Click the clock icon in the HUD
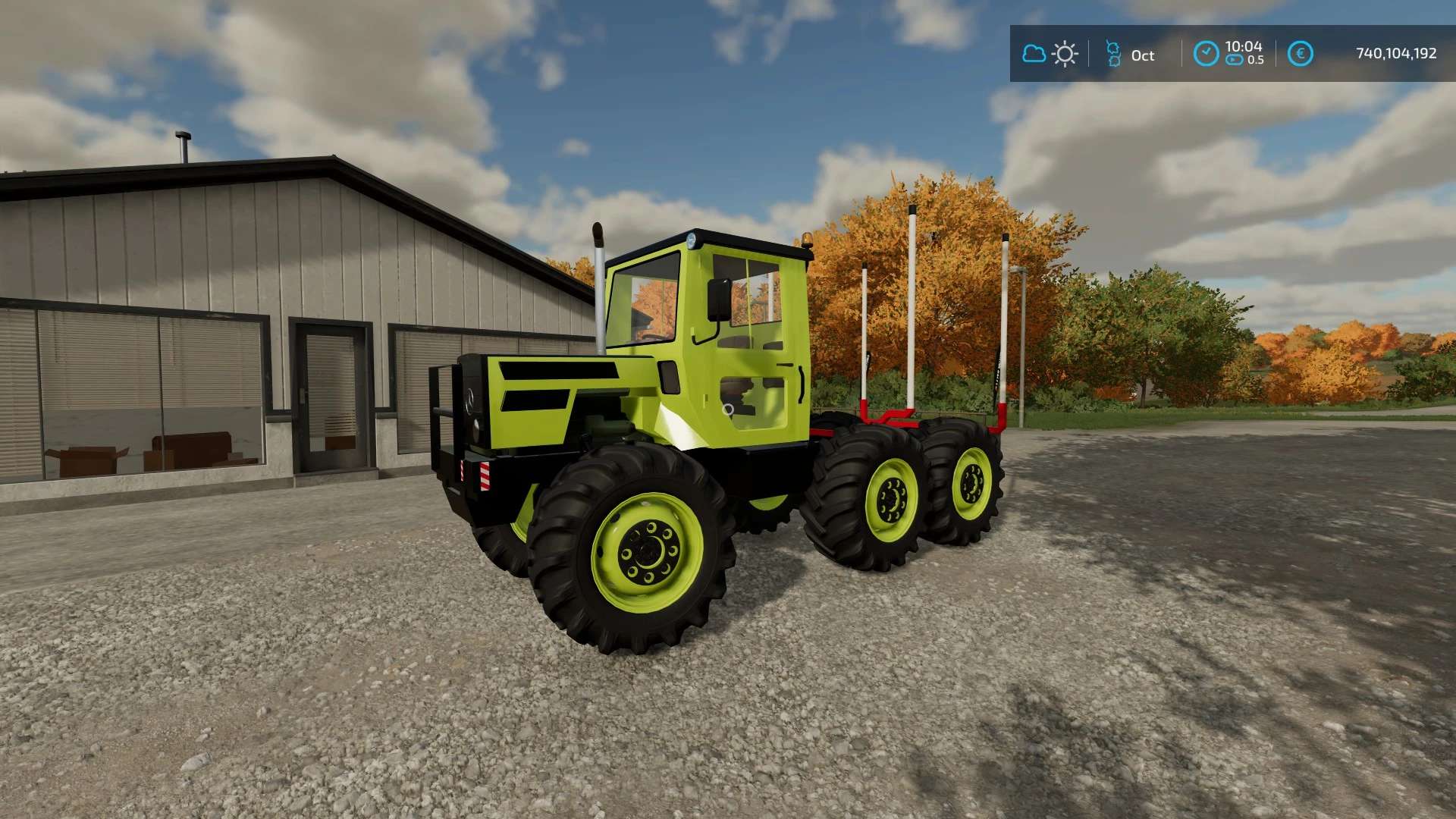The image size is (1456, 819). [1206, 54]
